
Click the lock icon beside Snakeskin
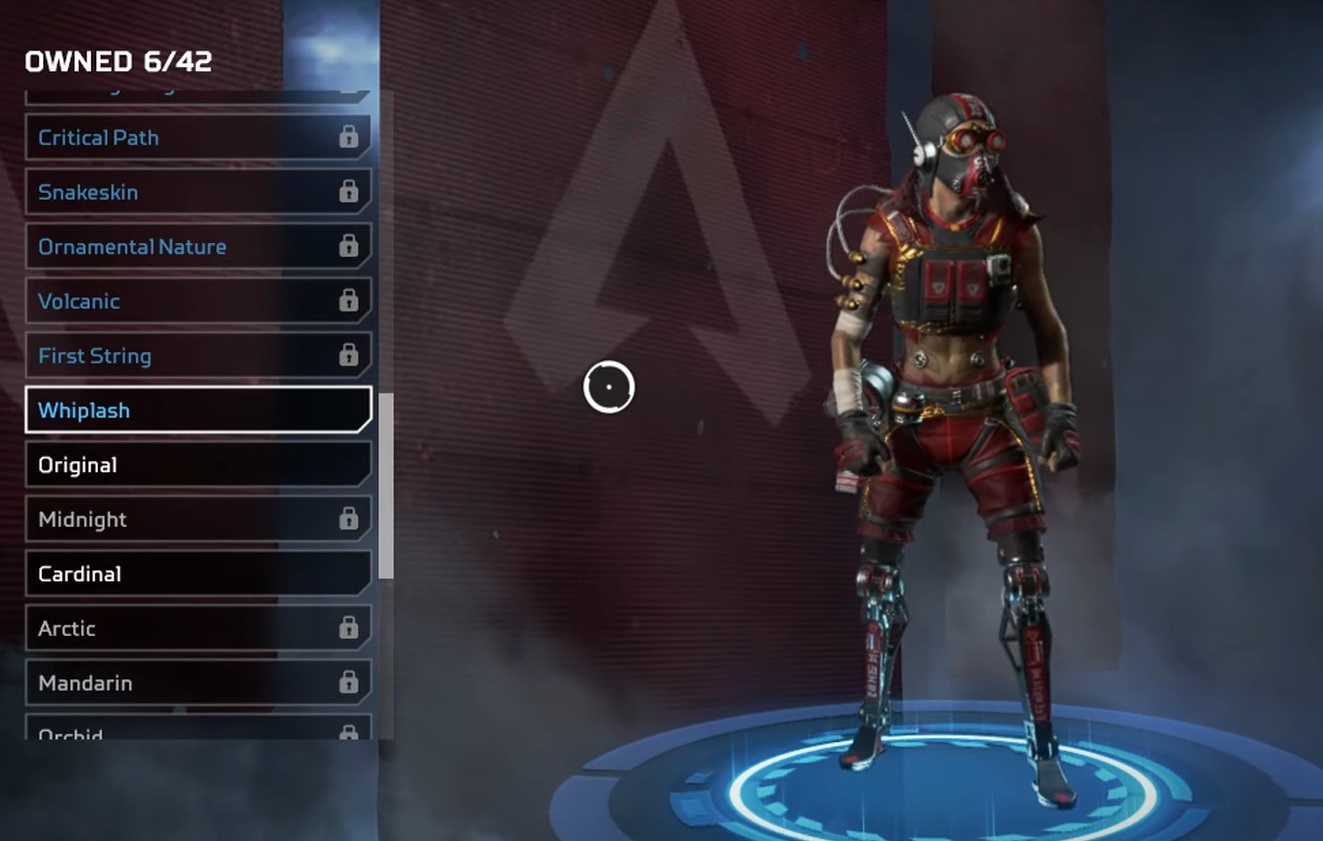(349, 191)
